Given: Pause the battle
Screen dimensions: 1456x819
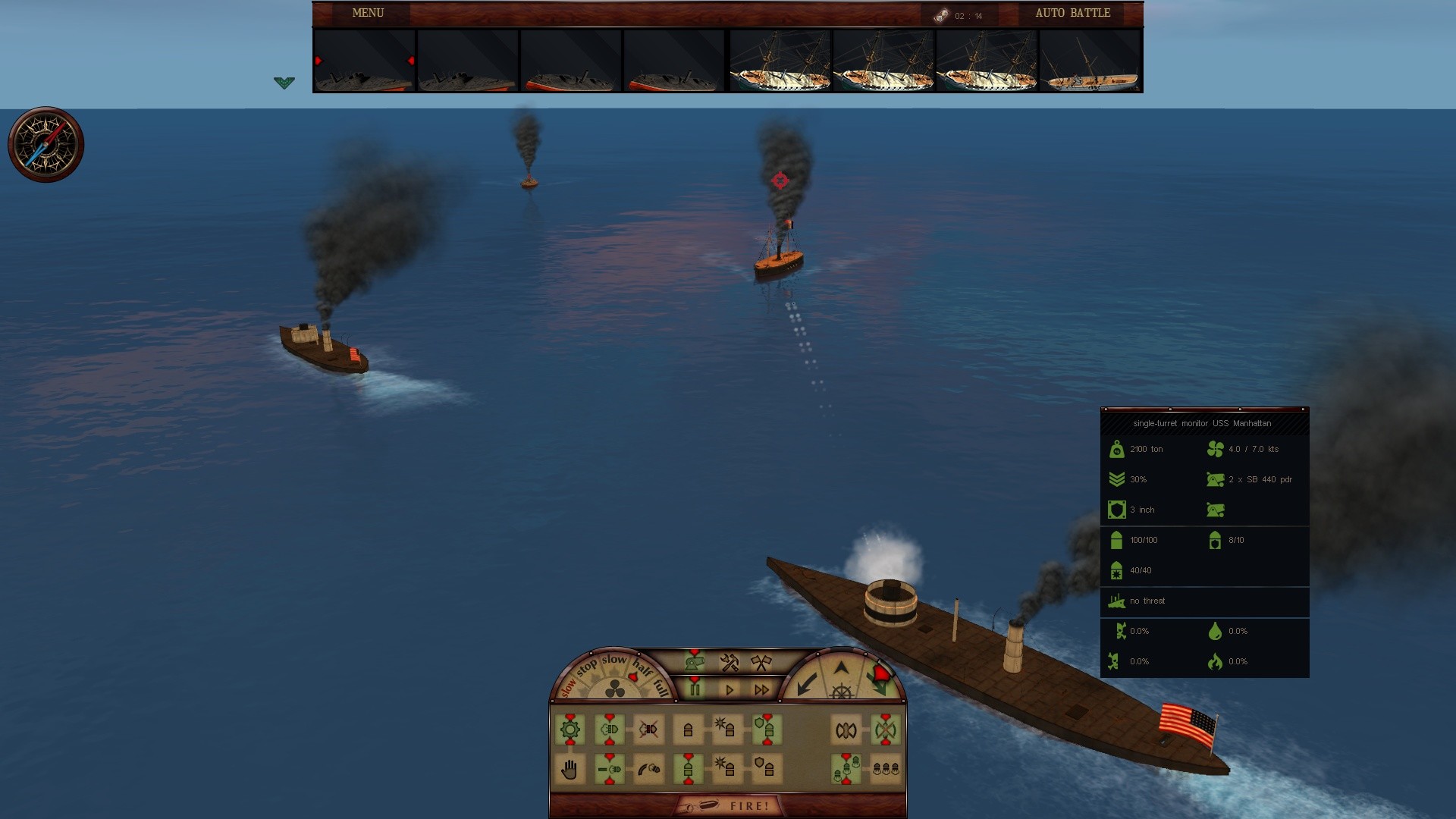Looking at the screenshot, I should coord(695,689).
